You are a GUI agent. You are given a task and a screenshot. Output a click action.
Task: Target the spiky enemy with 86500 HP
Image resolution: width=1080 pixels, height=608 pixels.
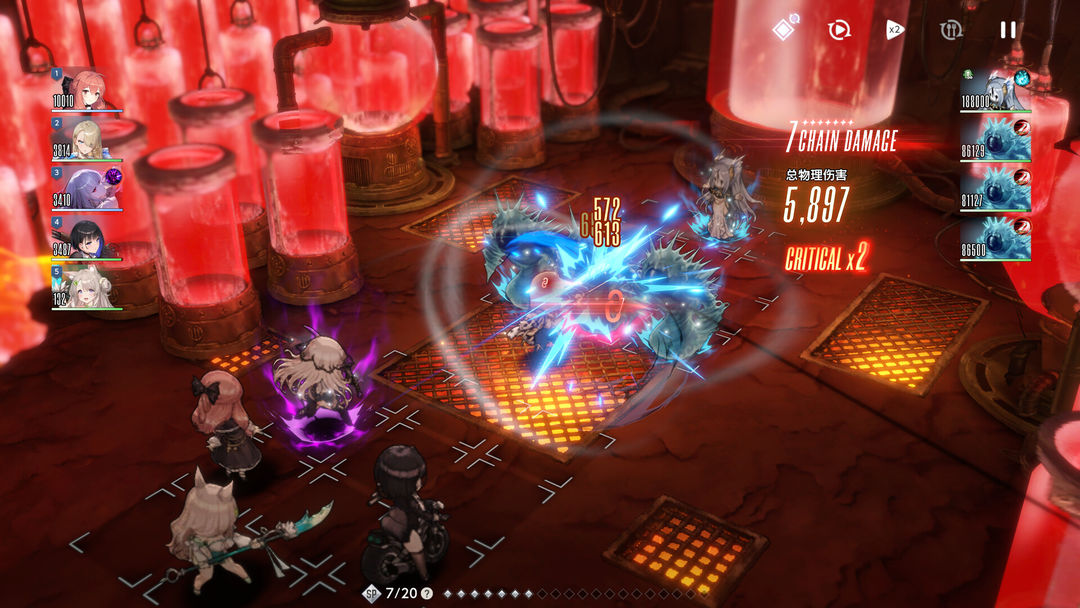(x=996, y=238)
